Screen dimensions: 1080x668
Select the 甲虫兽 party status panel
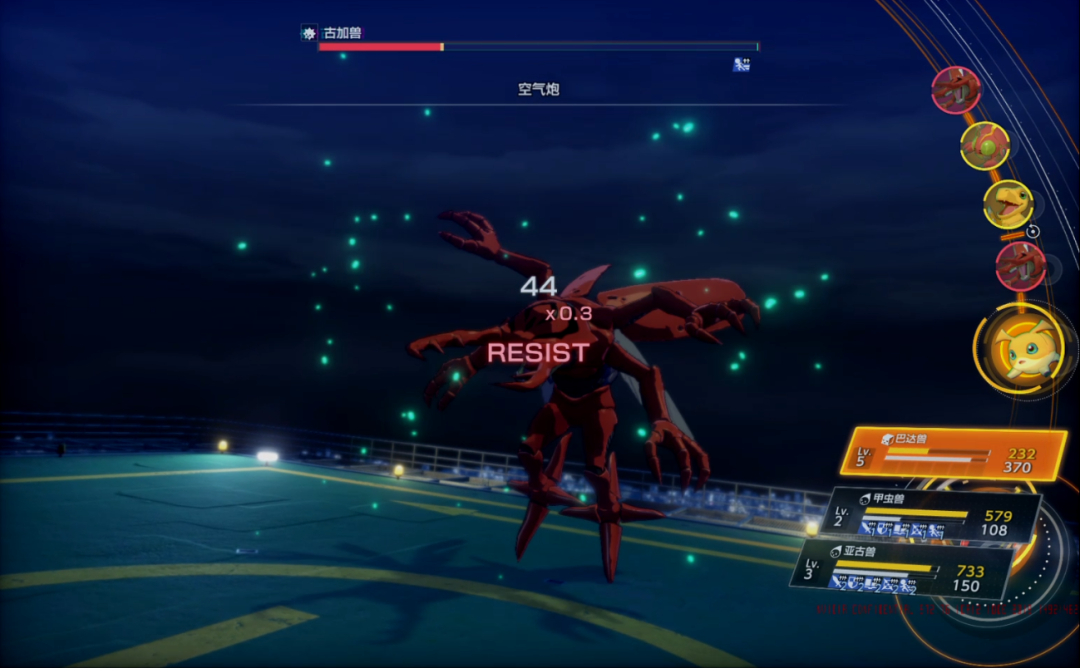(x=932, y=515)
